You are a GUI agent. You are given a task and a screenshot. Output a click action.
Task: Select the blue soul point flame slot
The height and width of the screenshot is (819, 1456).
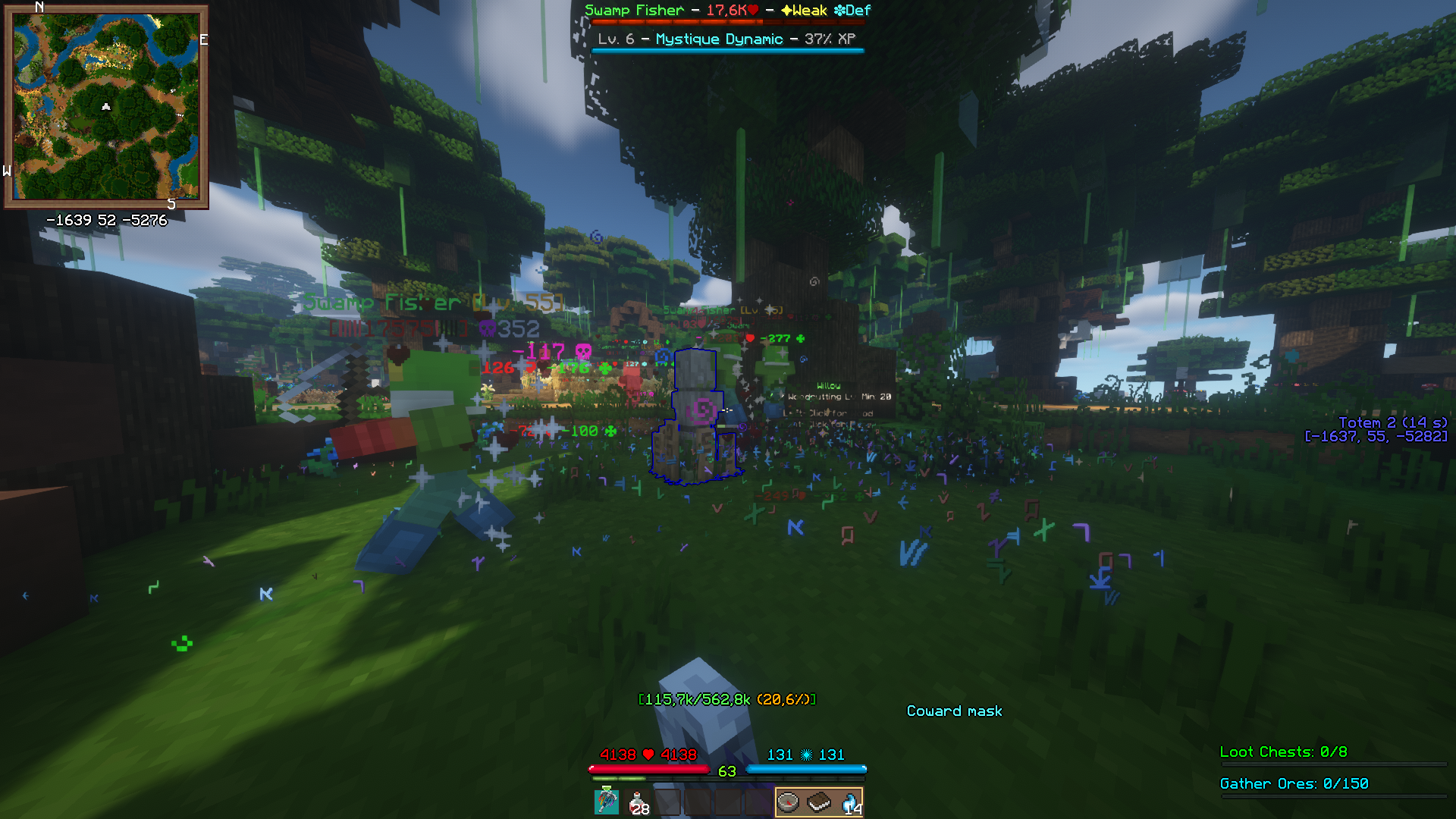coord(850,802)
